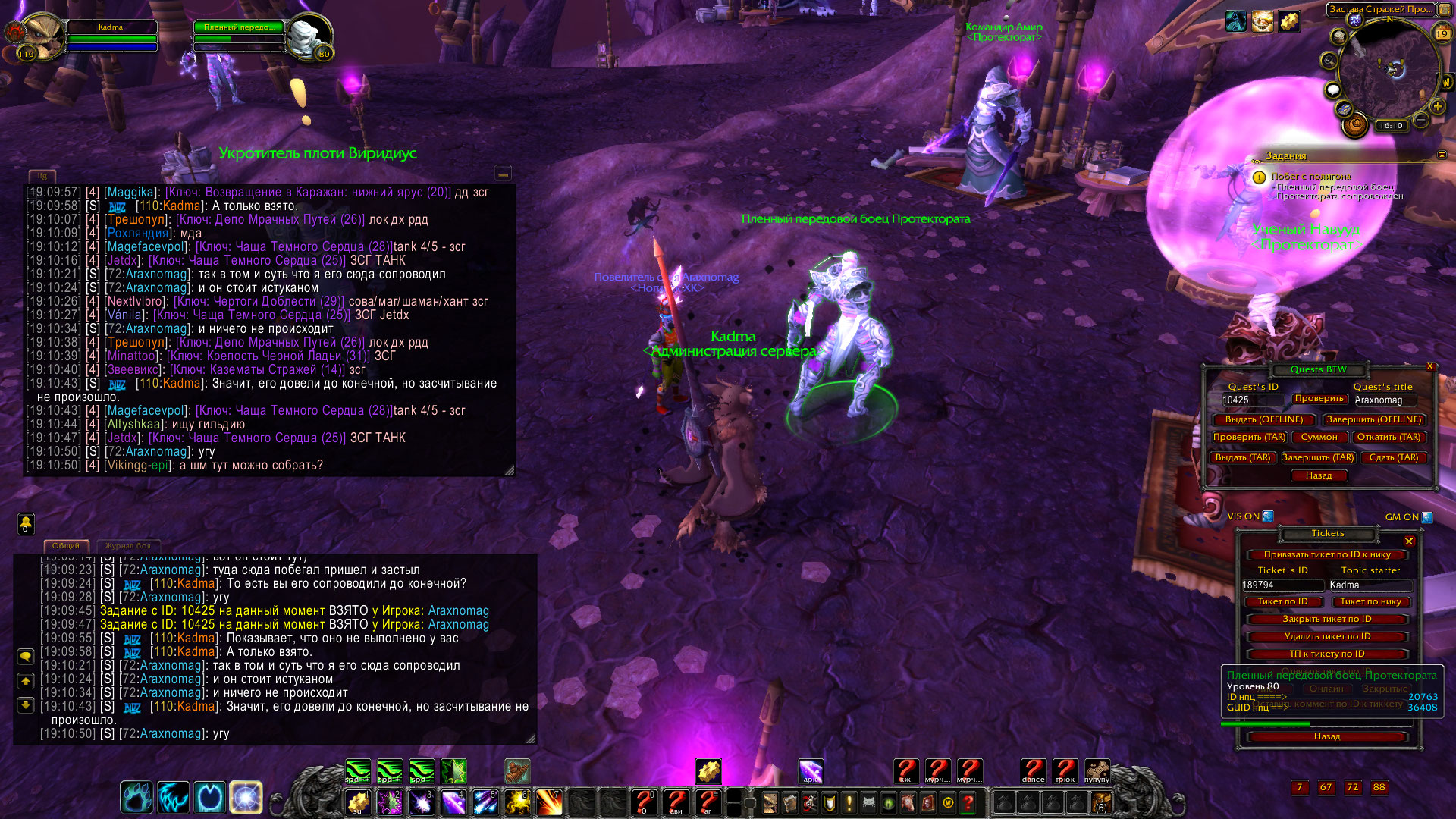This screenshot has width=1456, height=819.
Task: Toggle the GM ON checkbox
Action: pyautogui.click(x=1427, y=517)
